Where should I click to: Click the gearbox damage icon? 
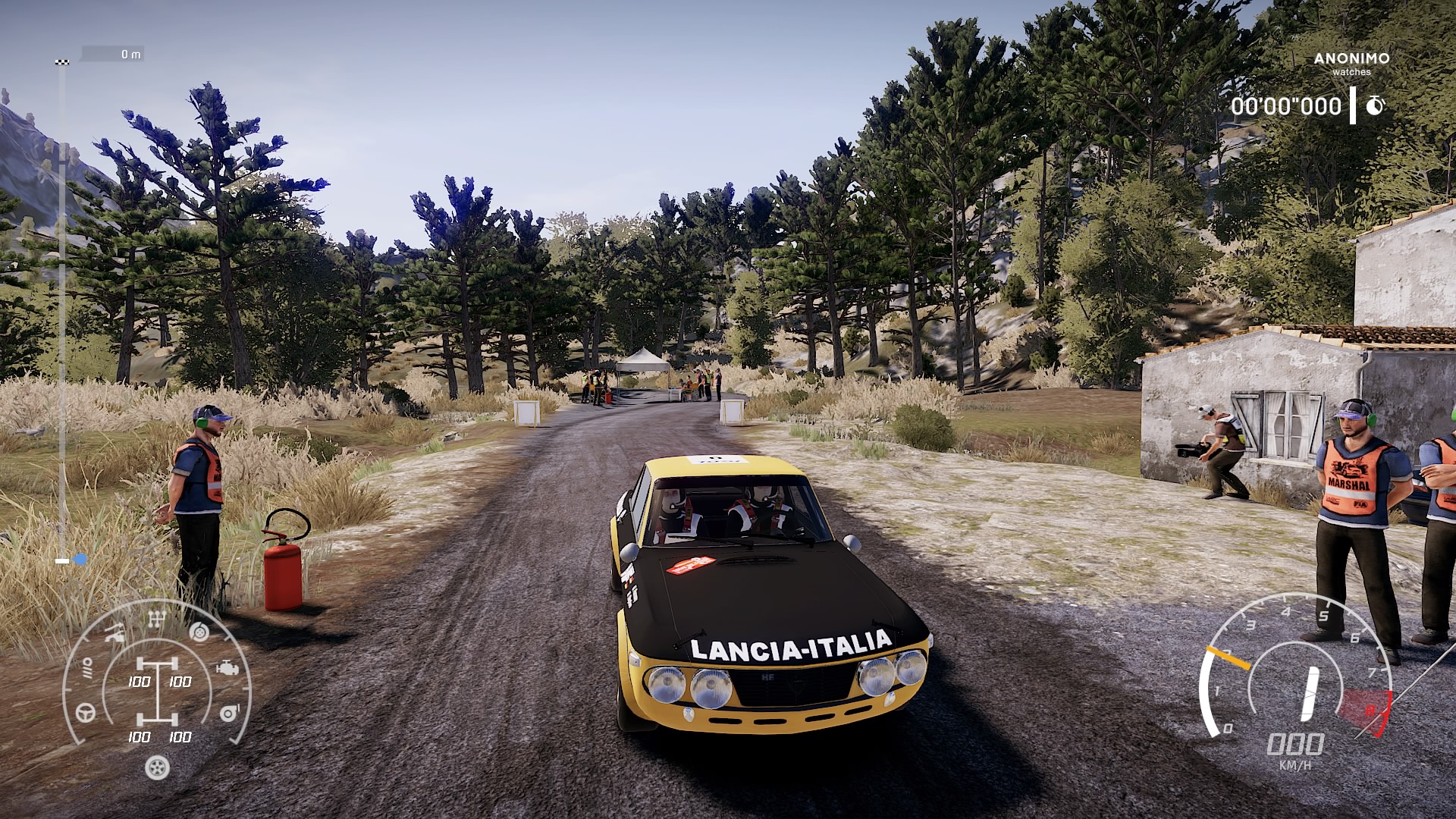click(157, 620)
